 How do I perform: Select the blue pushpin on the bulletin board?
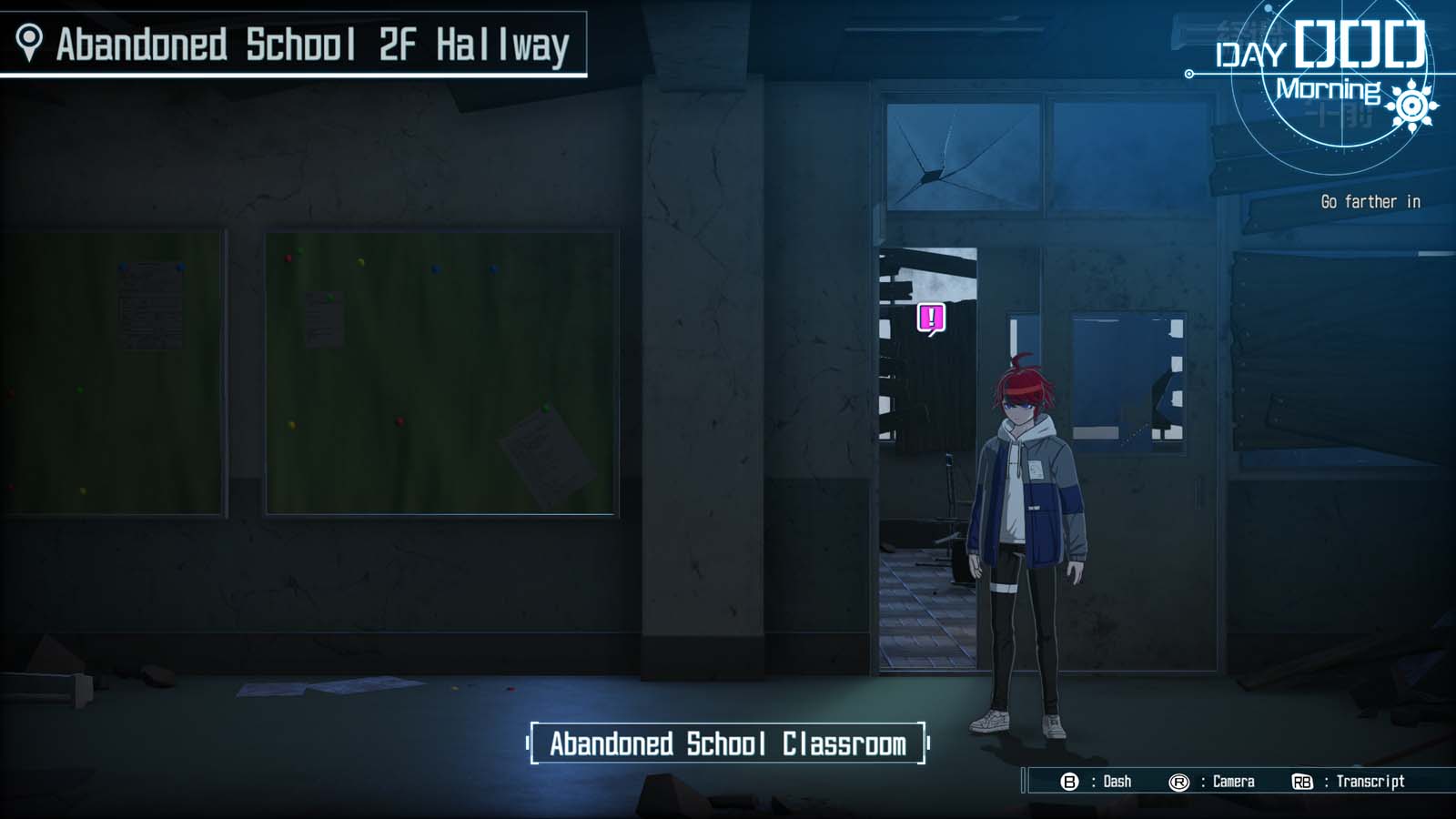point(435,269)
